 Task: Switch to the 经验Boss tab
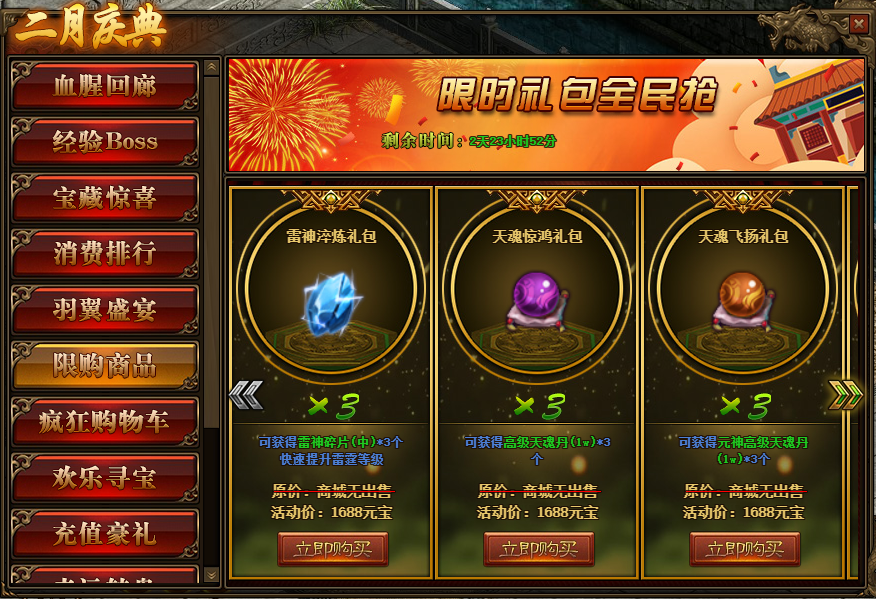(x=105, y=142)
